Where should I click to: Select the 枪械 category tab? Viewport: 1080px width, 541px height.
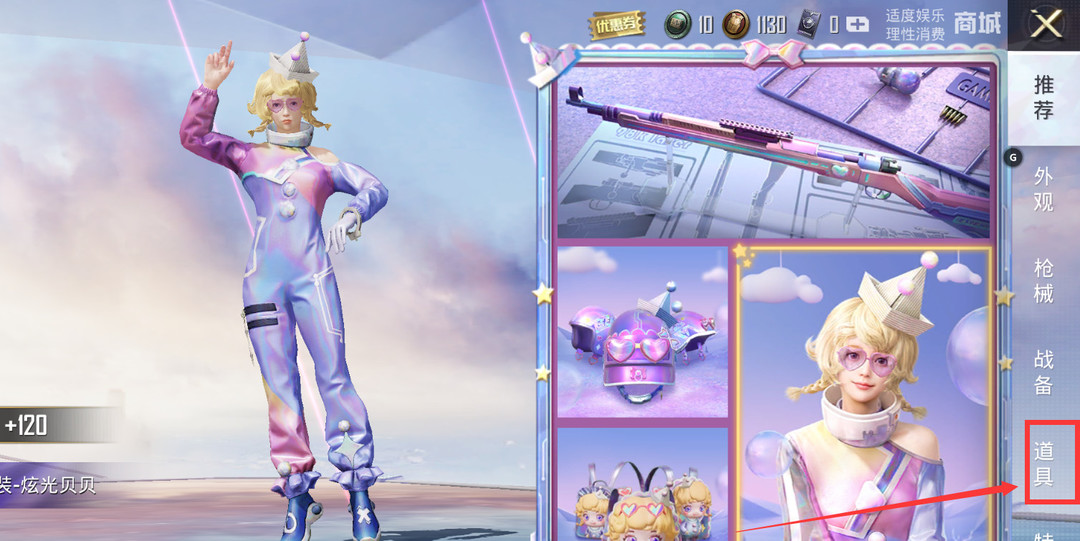pyautogui.click(x=1043, y=280)
